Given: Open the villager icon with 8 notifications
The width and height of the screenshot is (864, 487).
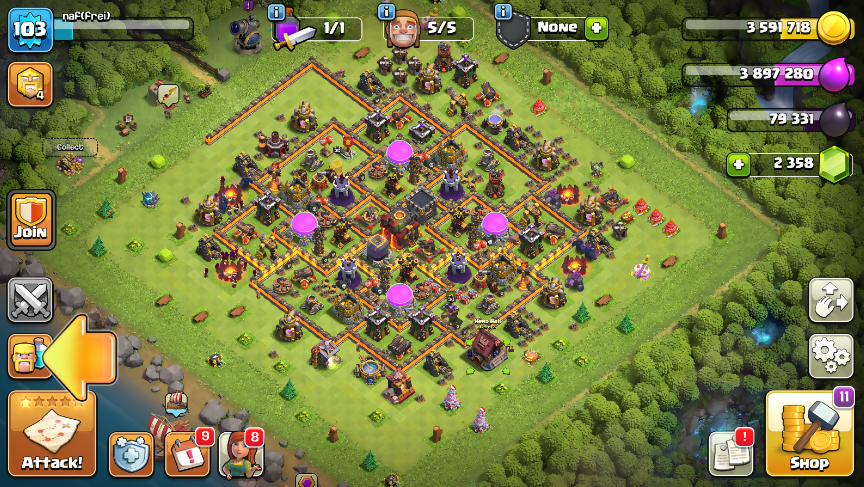Looking at the screenshot, I should point(239,453).
